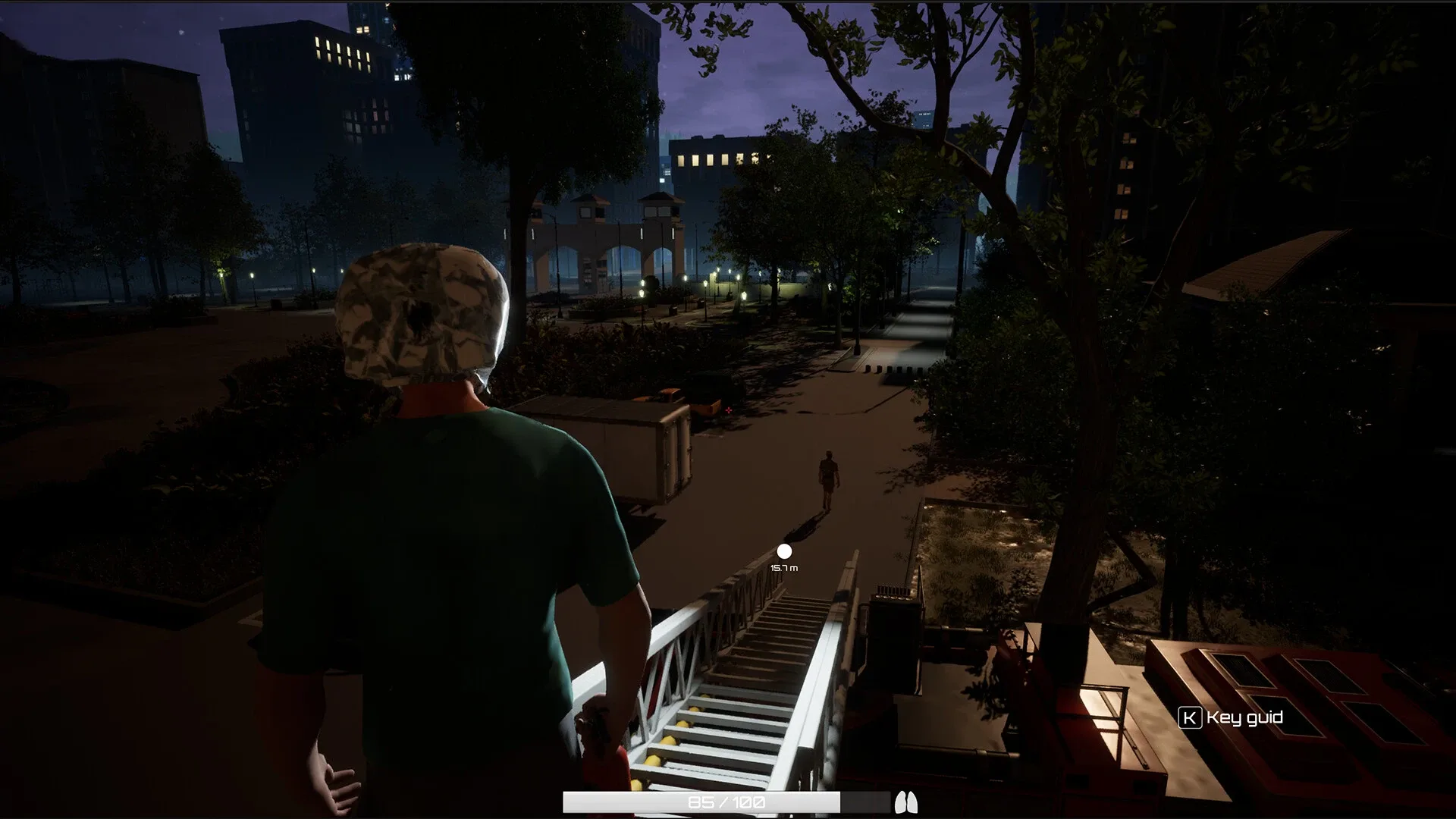Select the firefighter's white helmet

pos(422,311)
